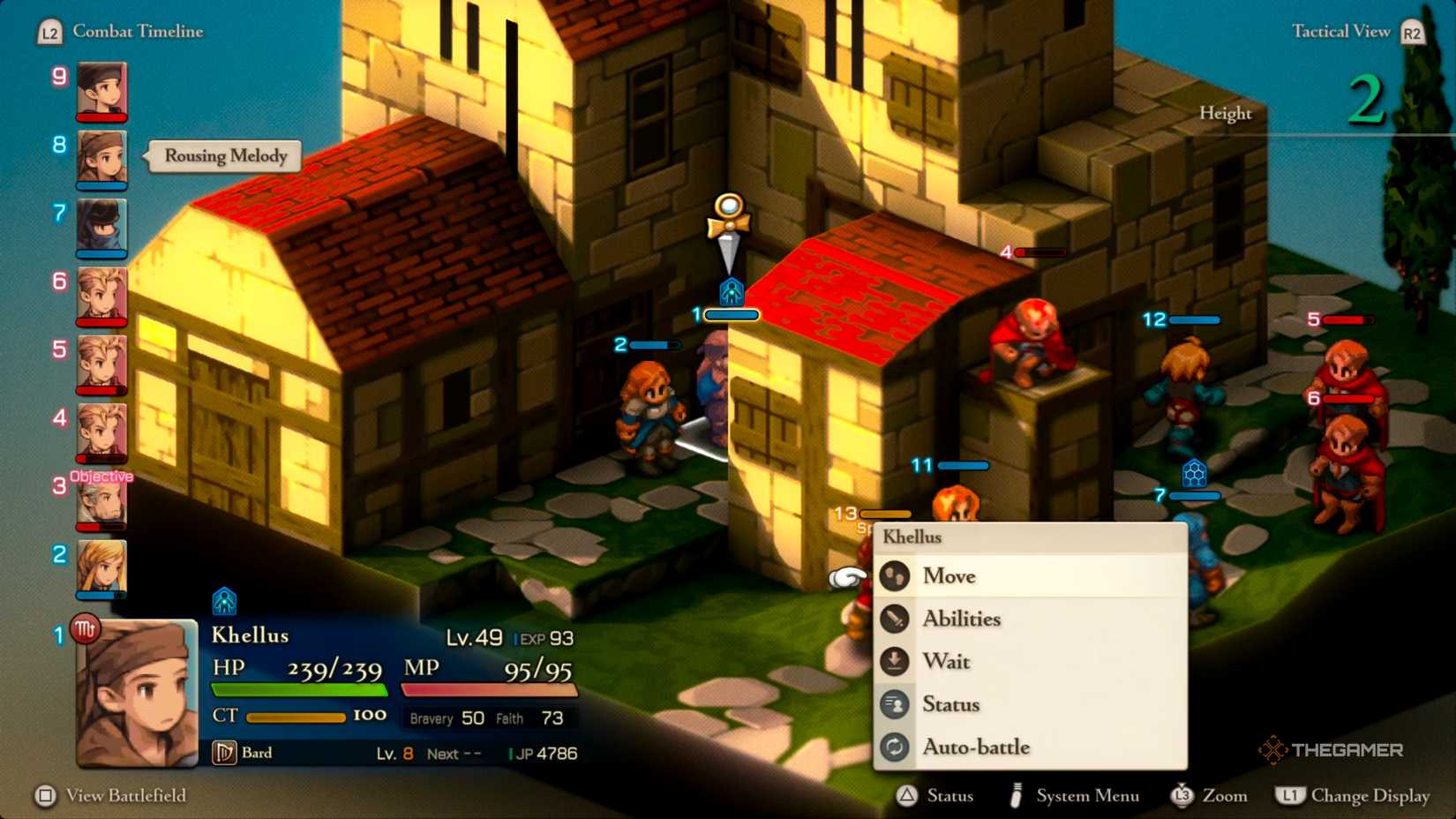Select the Rousing Melody turn 8 portrait

pos(101,159)
